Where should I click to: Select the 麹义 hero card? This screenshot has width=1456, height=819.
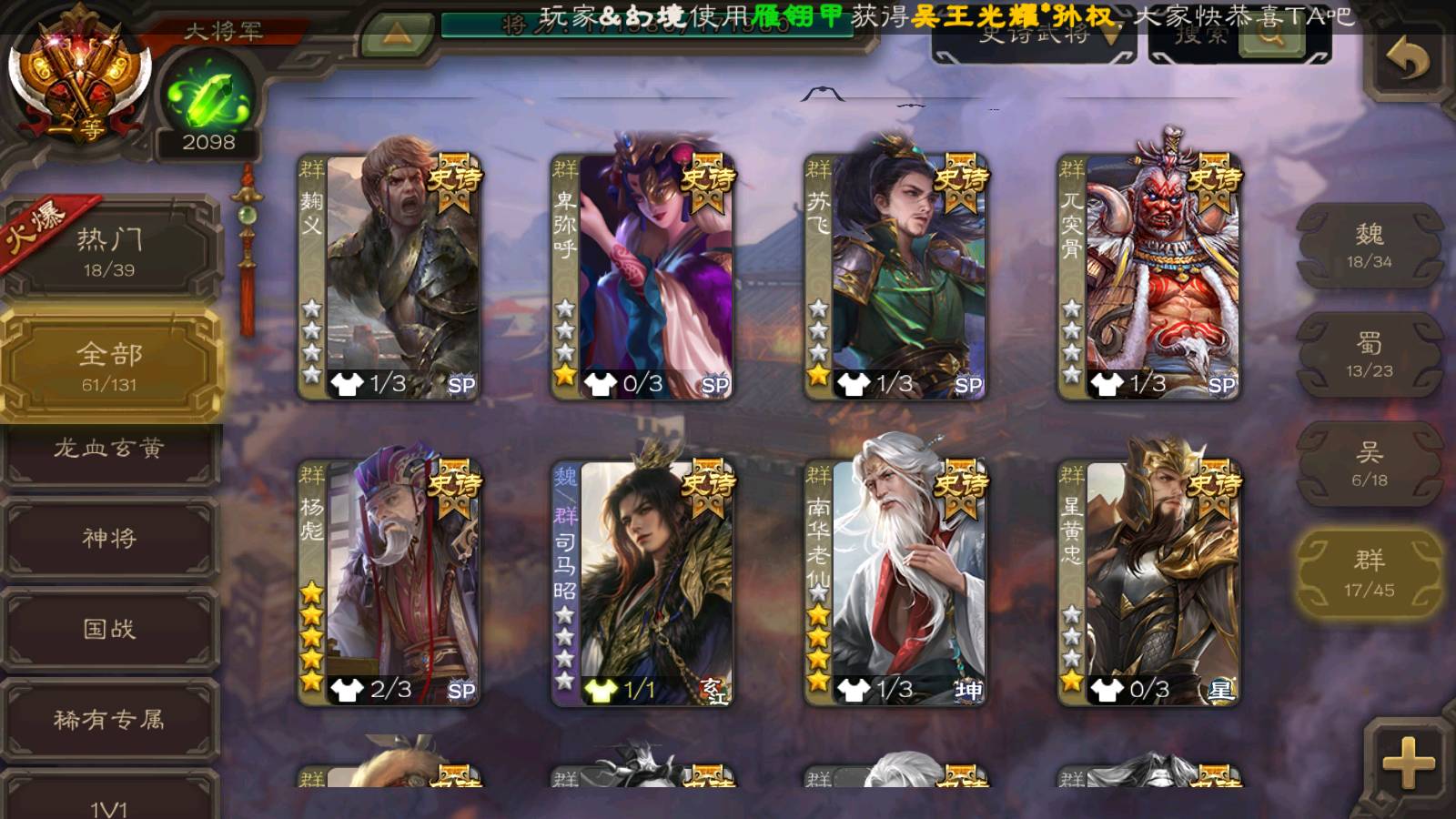[389, 277]
